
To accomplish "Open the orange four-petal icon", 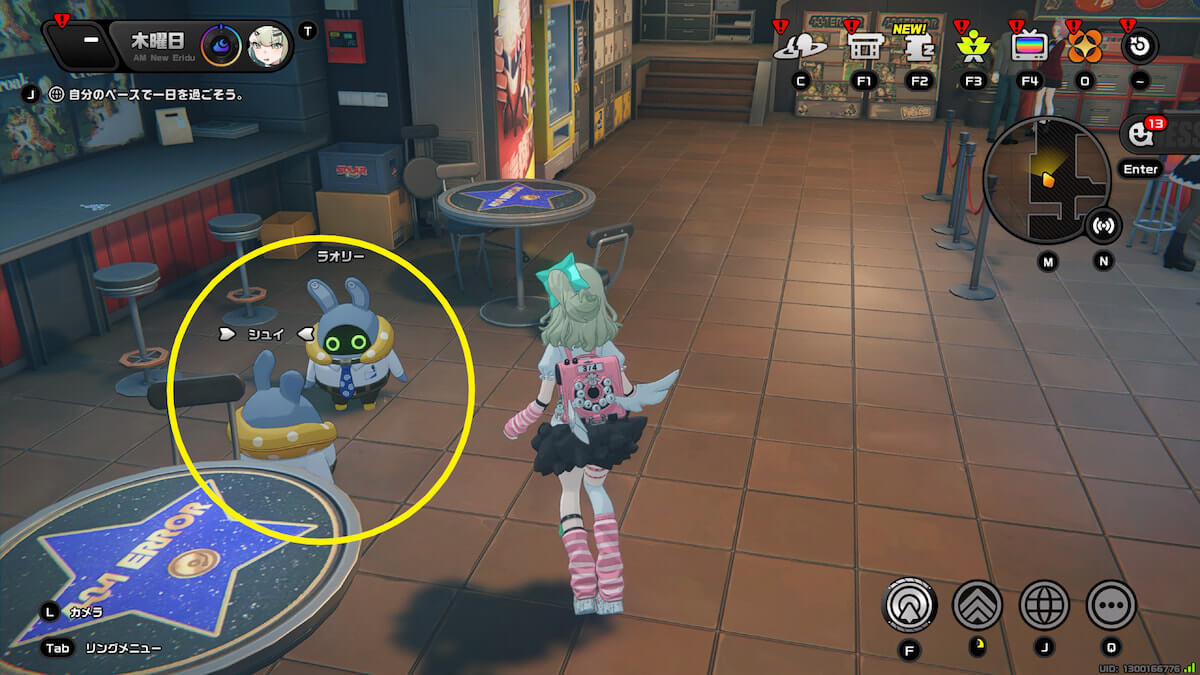I will [x=1085, y=46].
